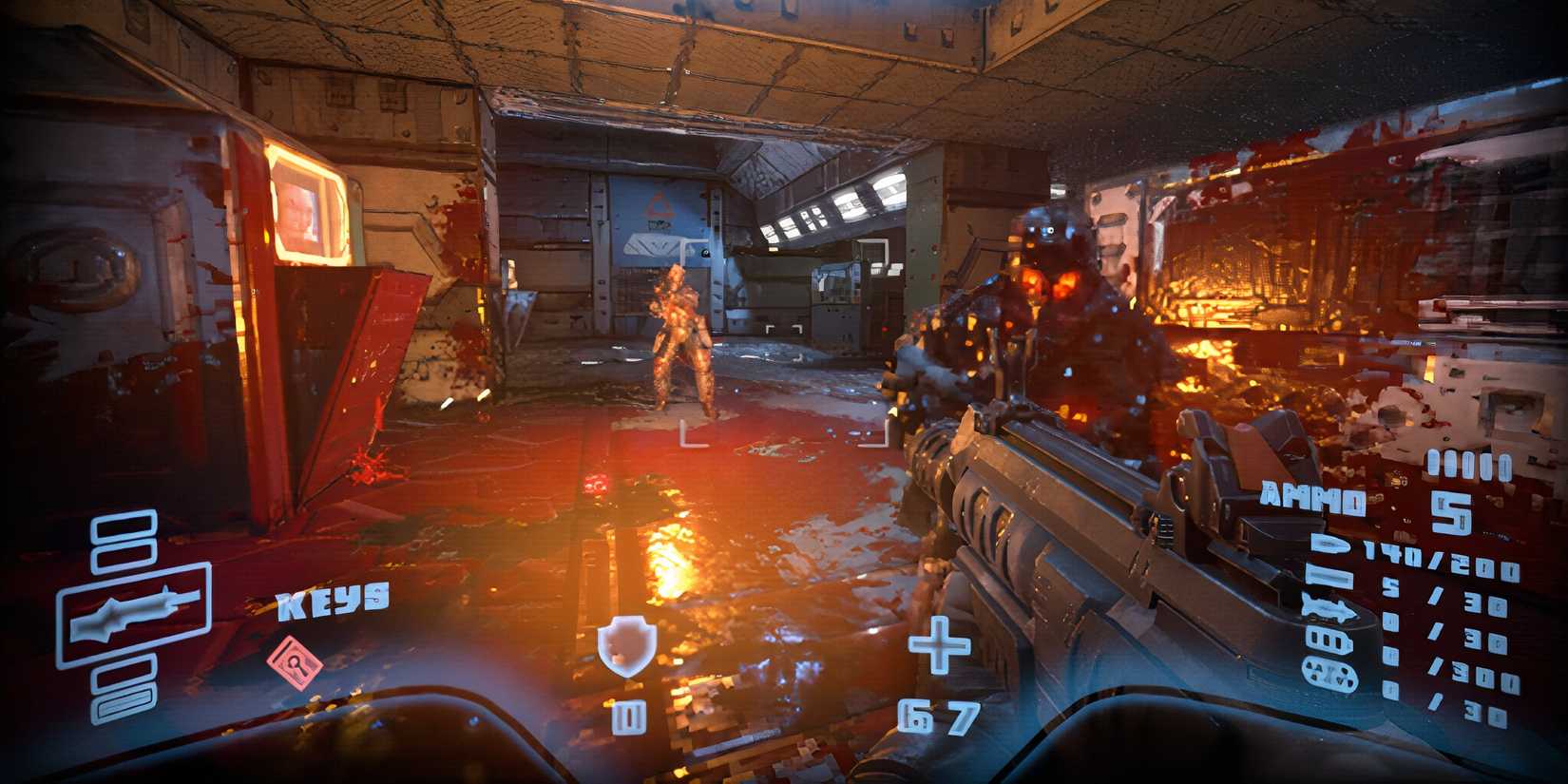Click the rocket ammo icon in the list

tap(1329, 608)
